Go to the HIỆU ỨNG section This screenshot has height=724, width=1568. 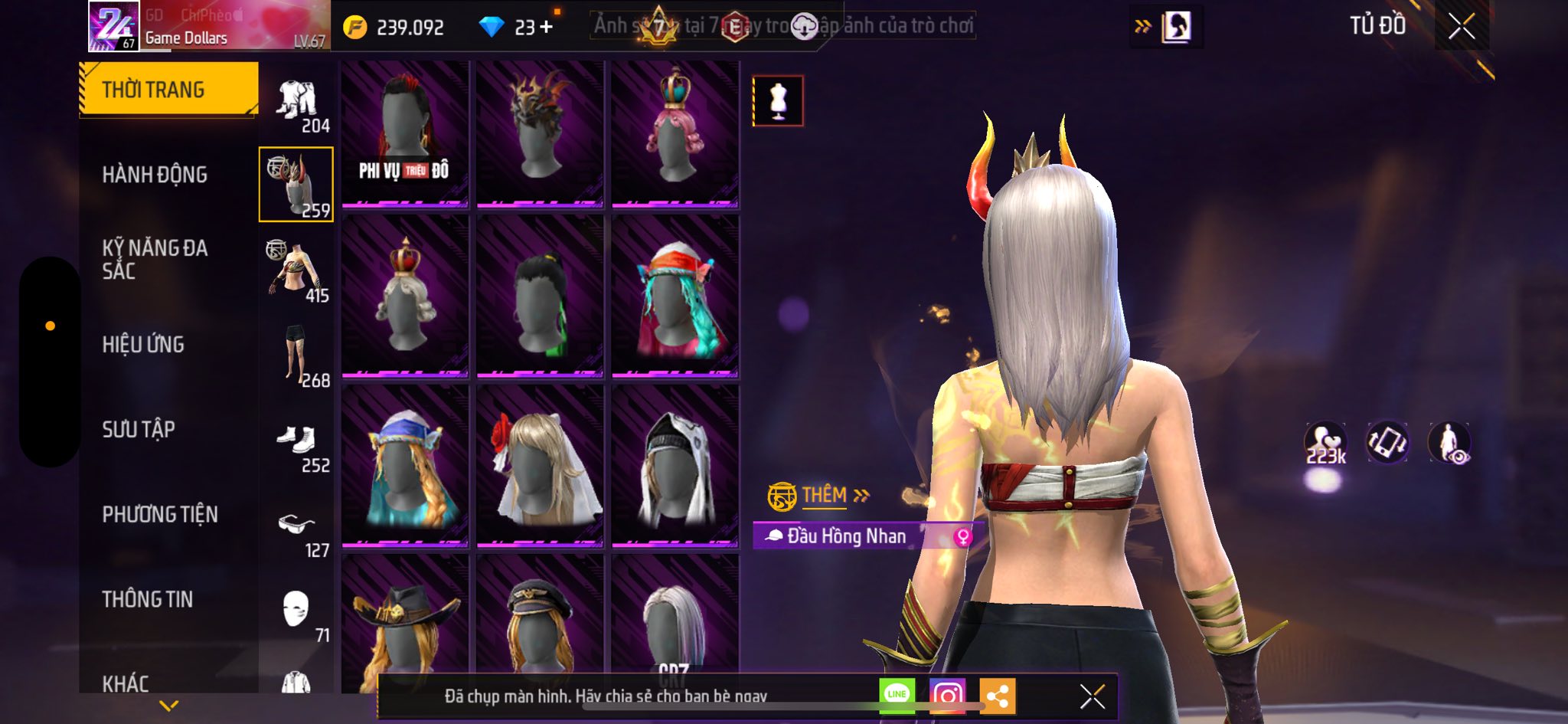(x=143, y=345)
